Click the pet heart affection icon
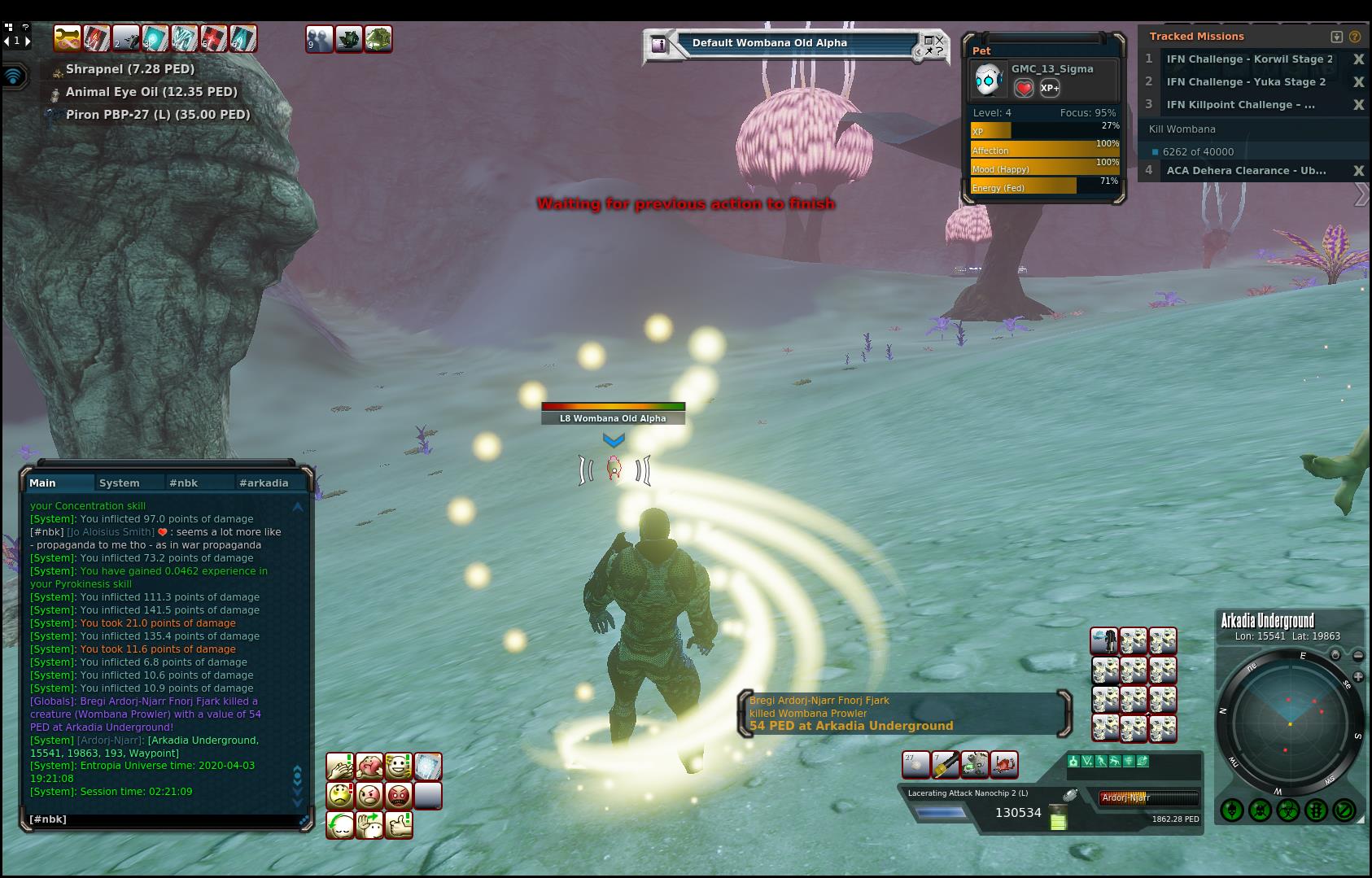The image size is (1372, 878). [1024, 88]
